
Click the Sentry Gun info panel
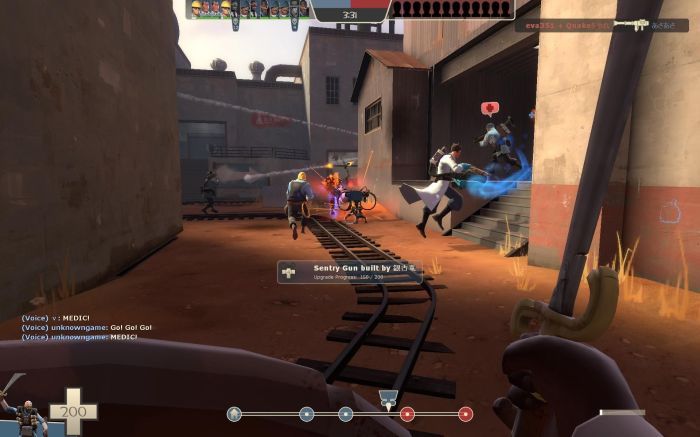[350, 271]
